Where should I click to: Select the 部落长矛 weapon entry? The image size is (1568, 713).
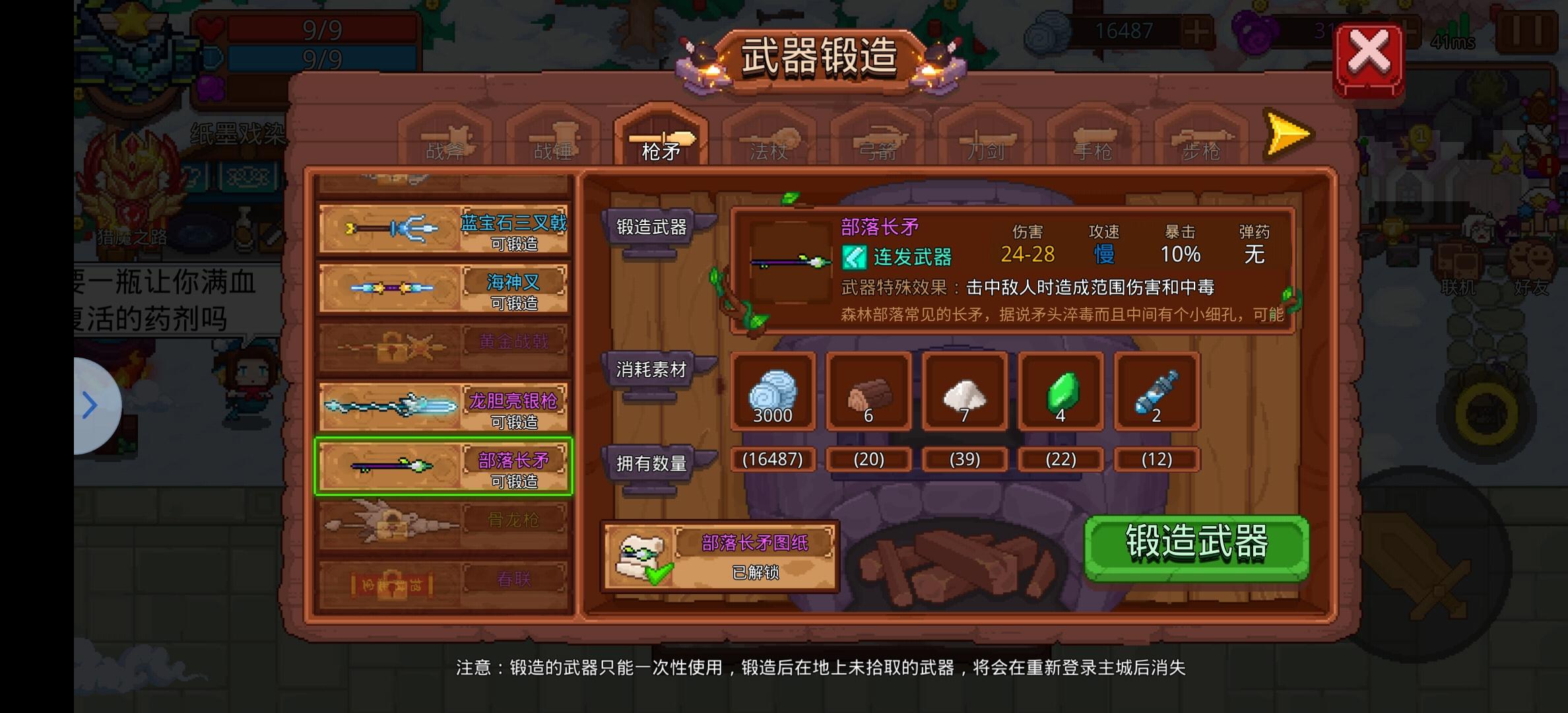tap(443, 465)
